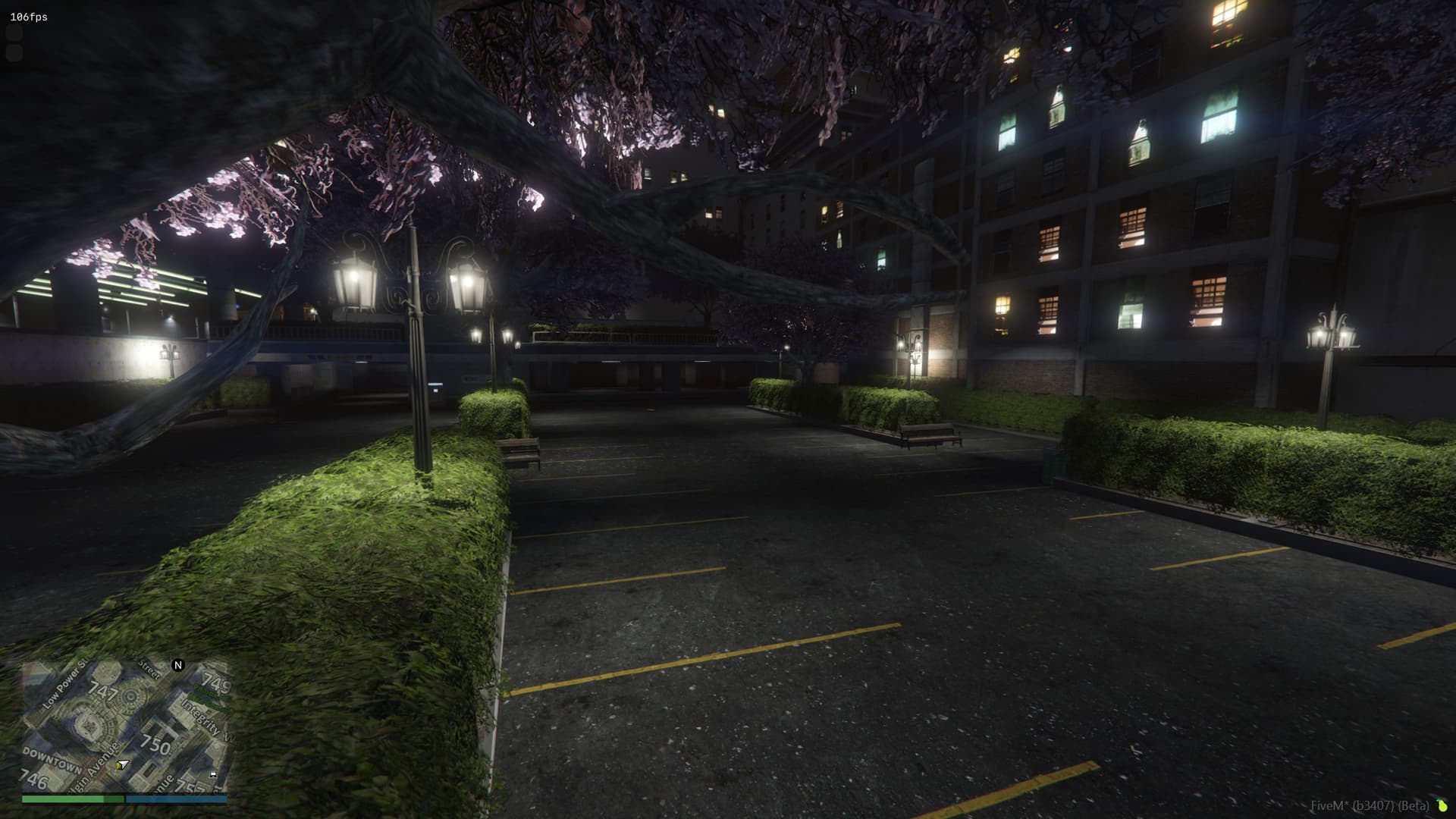Select the player arrow icon on the minimap
The height and width of the screenshot is (819, 1456).
(x=123, y=764)
